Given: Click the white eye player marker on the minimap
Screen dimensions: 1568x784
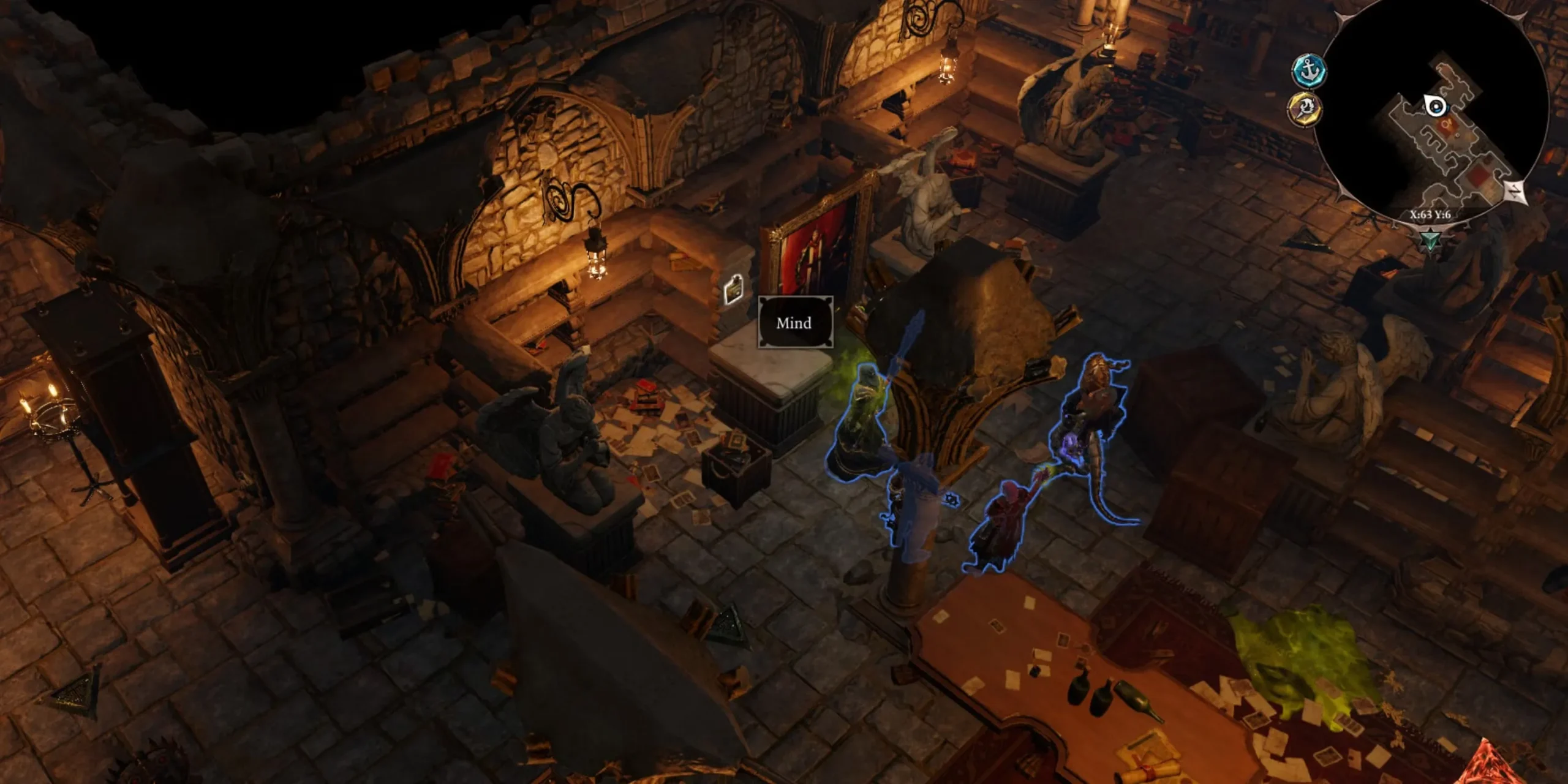Looking at the screenshot, I should click(1435, 107).
